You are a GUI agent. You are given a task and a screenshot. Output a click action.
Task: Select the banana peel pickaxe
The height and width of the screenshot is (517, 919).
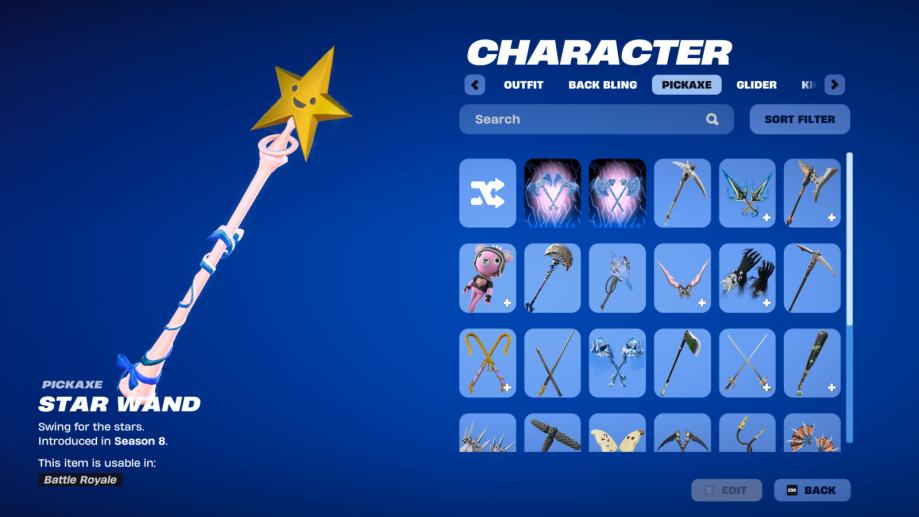pos(617,434)
